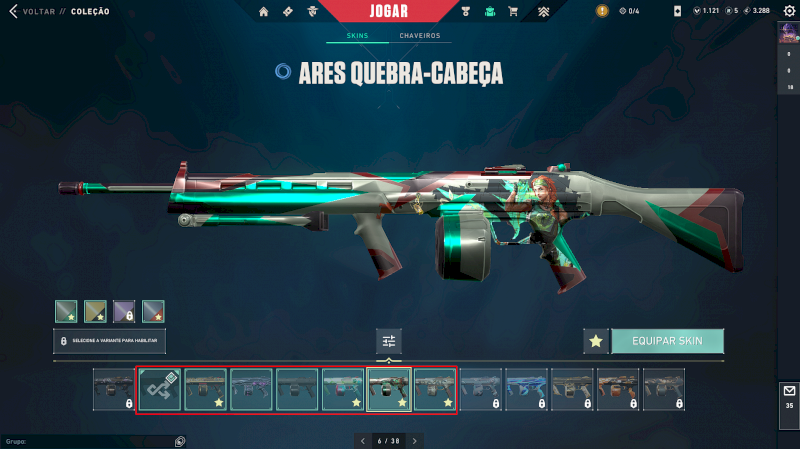This screenshot has height=449, width=800.
Task: Go to the next skins page
Action: tap(415, 440)
